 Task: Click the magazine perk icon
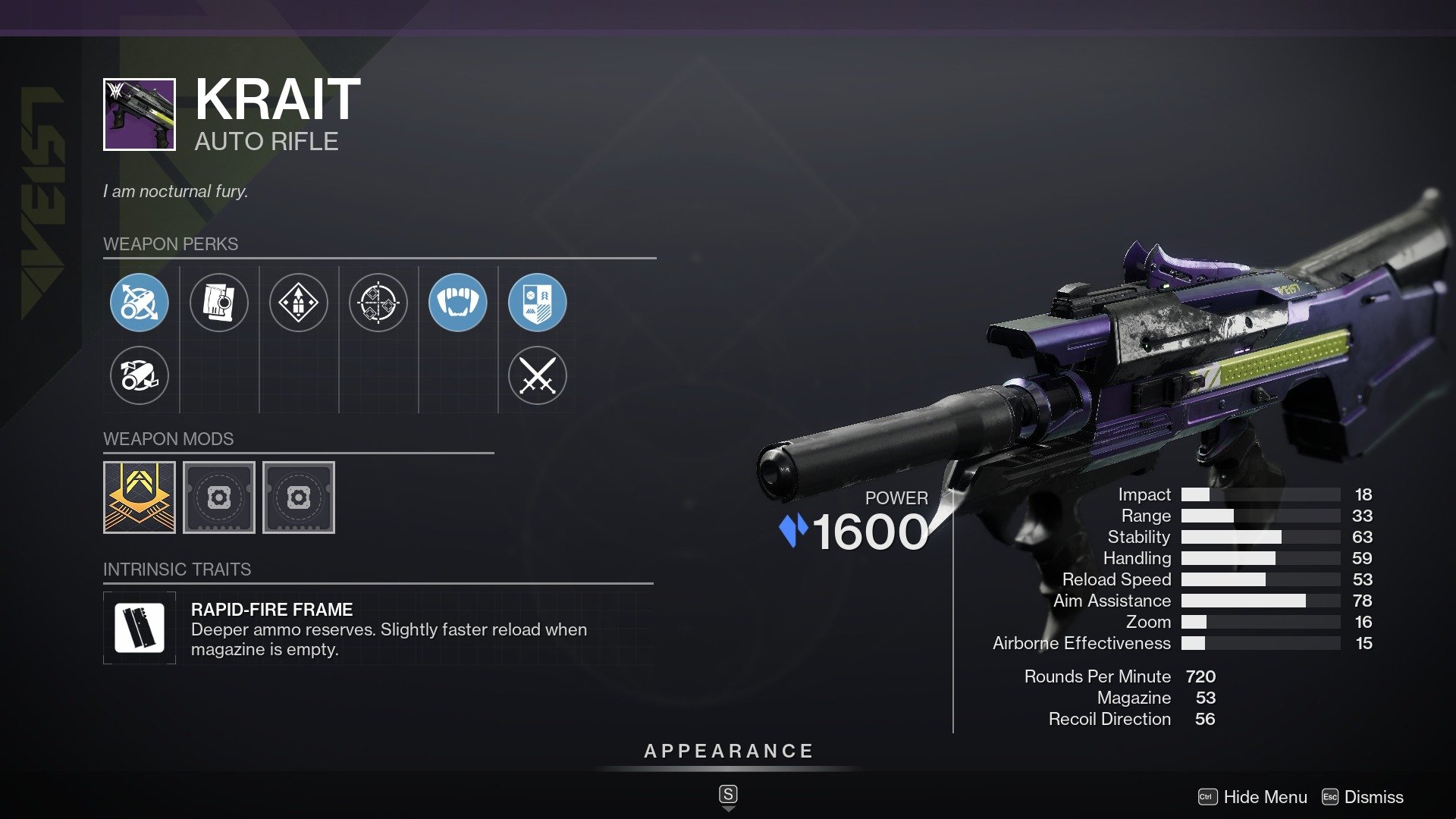pos(219,302)
